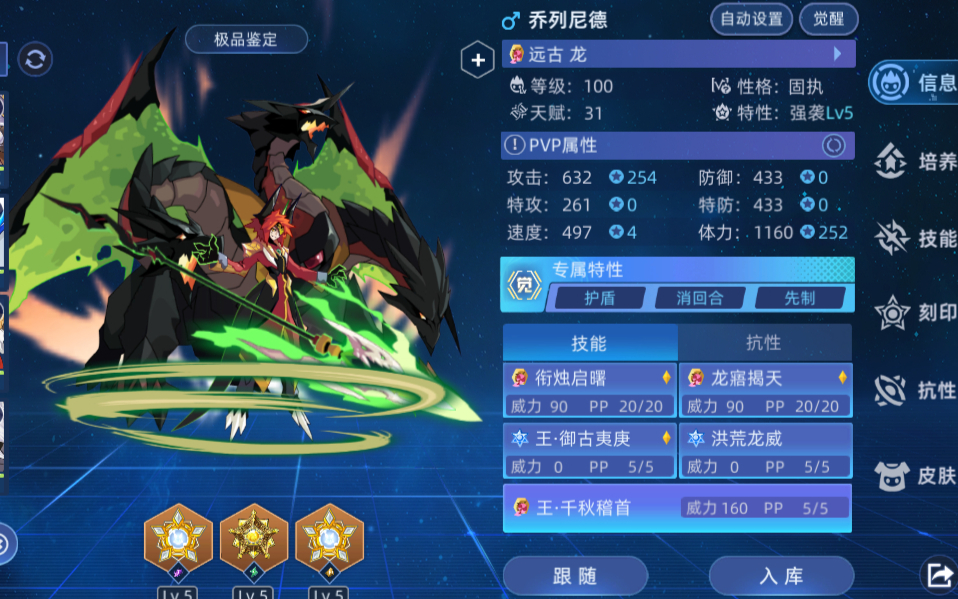Select the skill 龙窟揭天

point(765,391)
